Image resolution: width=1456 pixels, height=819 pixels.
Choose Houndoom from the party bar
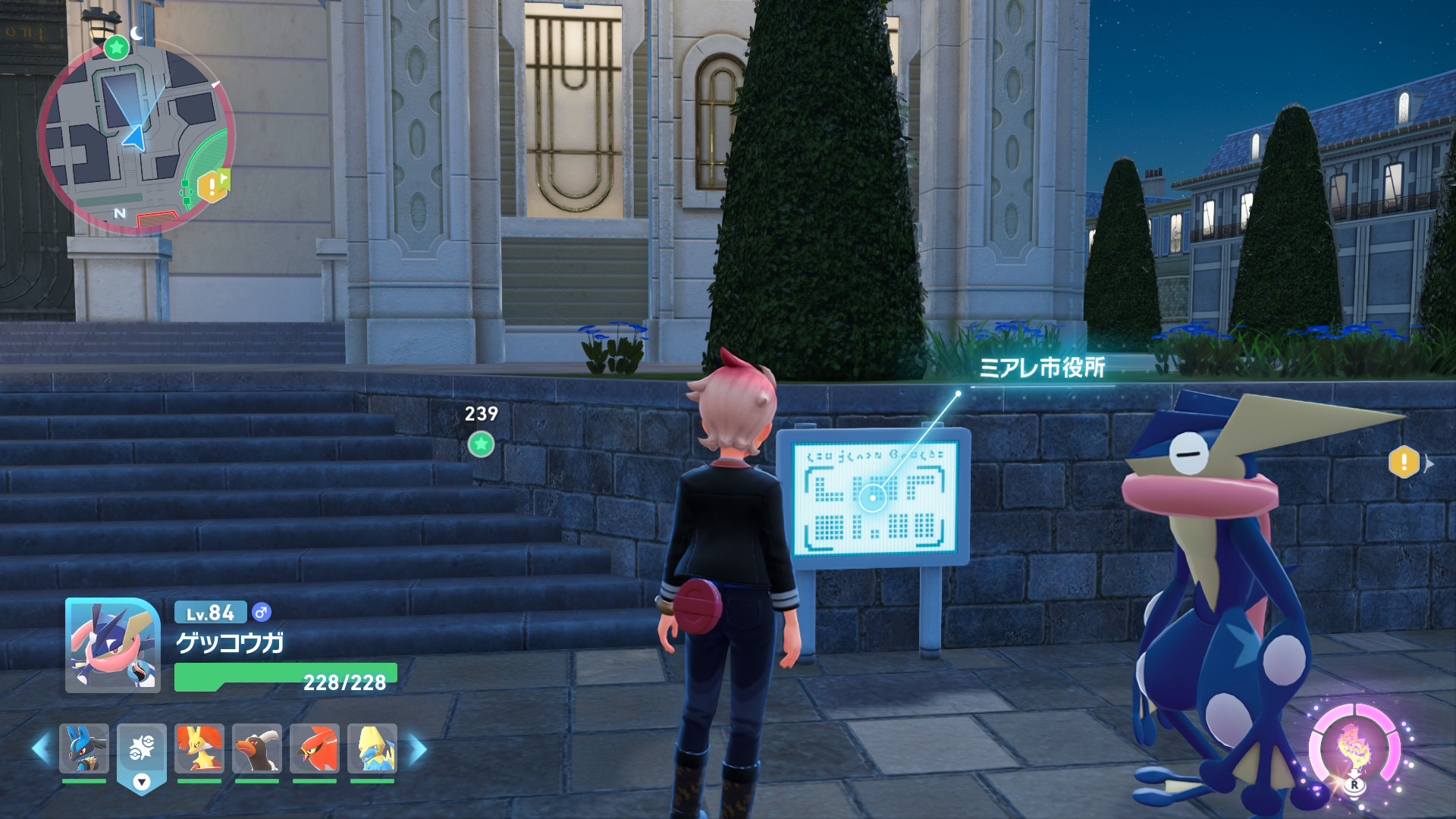[x=257, y=748]
